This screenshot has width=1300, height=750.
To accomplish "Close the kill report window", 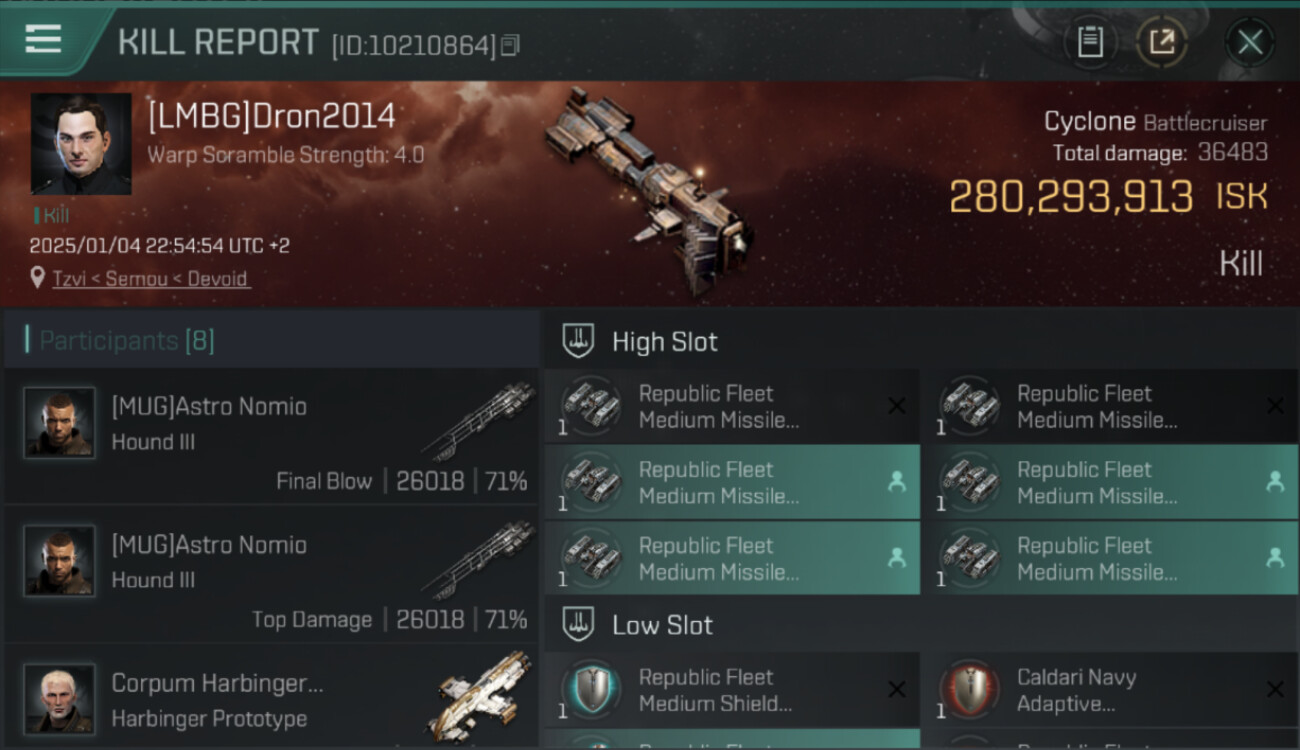I will pos(1249,42).
